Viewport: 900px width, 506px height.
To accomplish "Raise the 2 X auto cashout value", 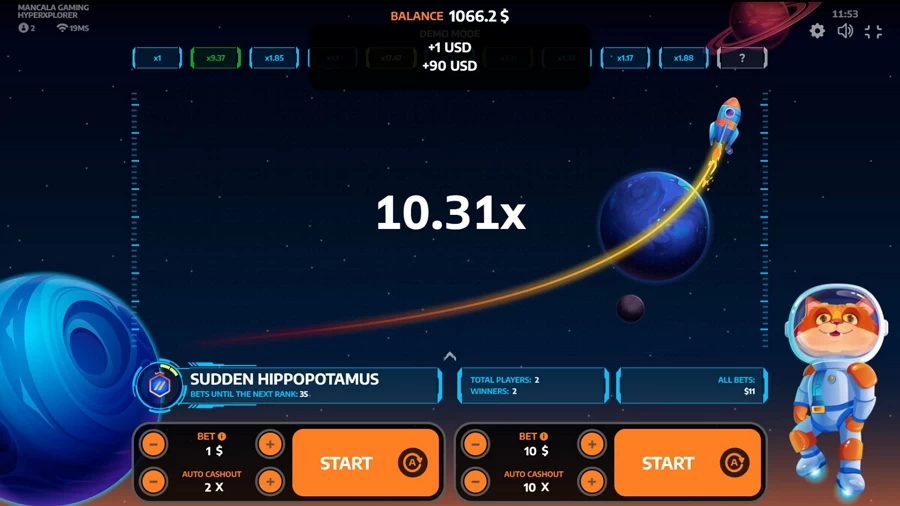I will [270, 481].
